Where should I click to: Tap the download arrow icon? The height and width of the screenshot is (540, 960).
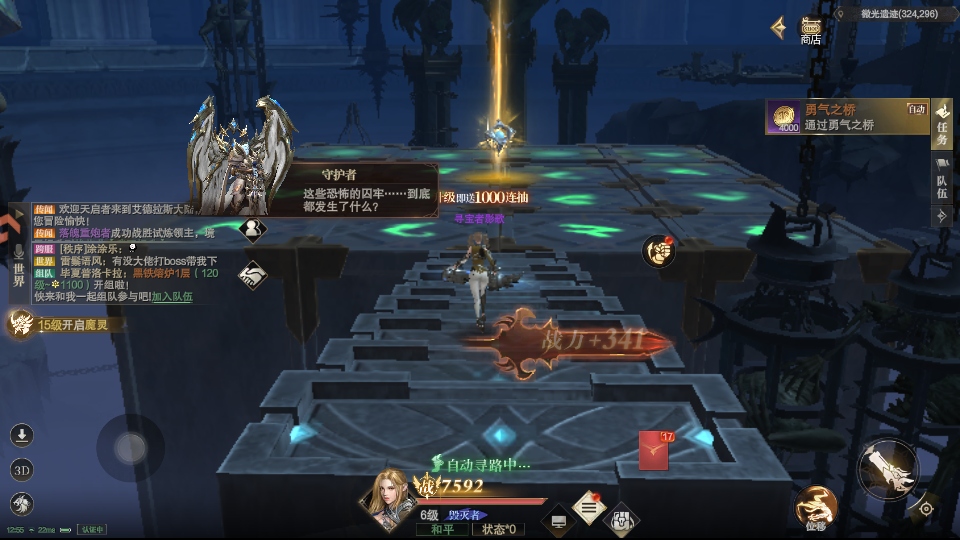coord(22,435)
